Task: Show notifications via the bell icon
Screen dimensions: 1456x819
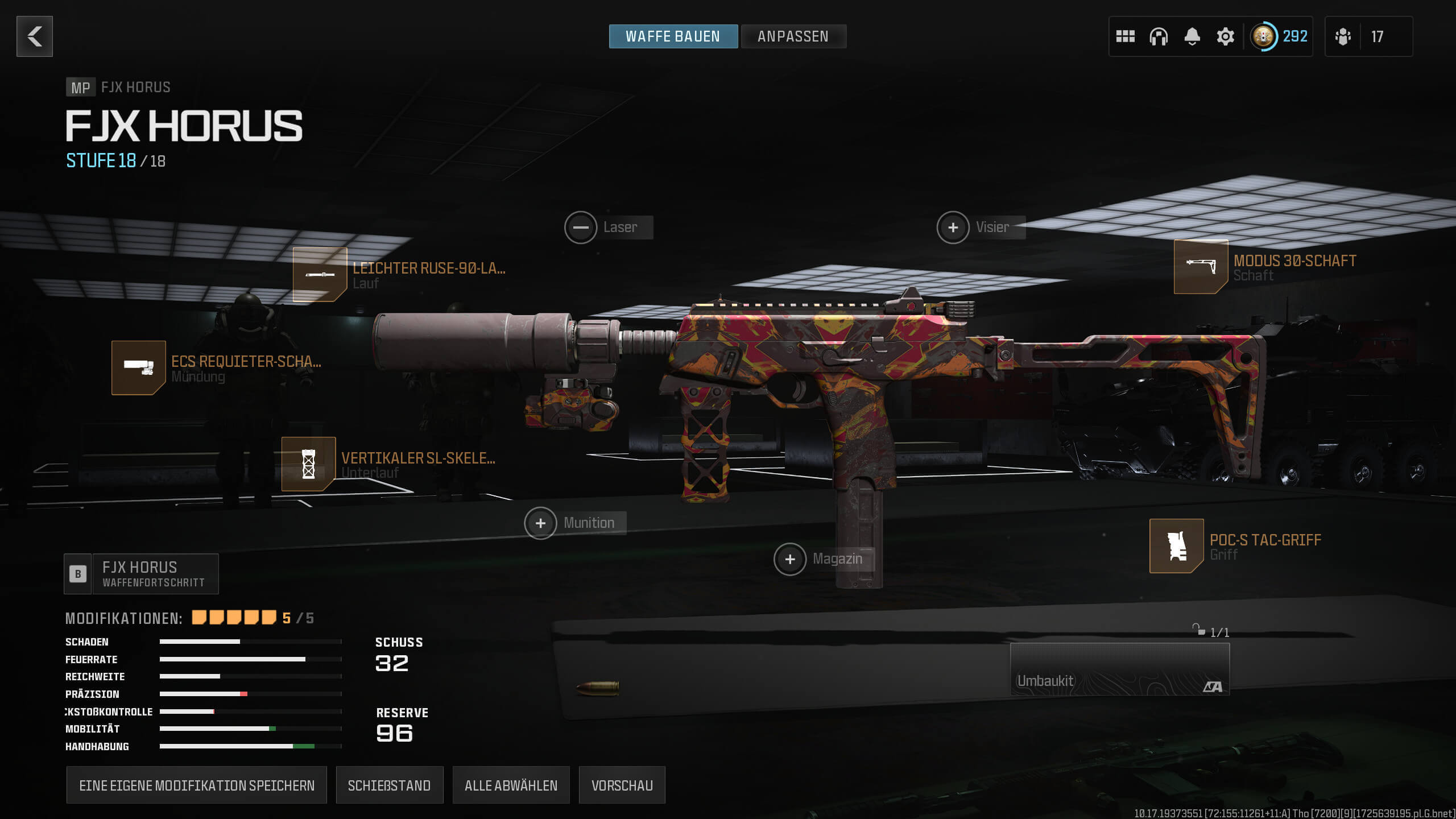Action: click(1192, 36)
